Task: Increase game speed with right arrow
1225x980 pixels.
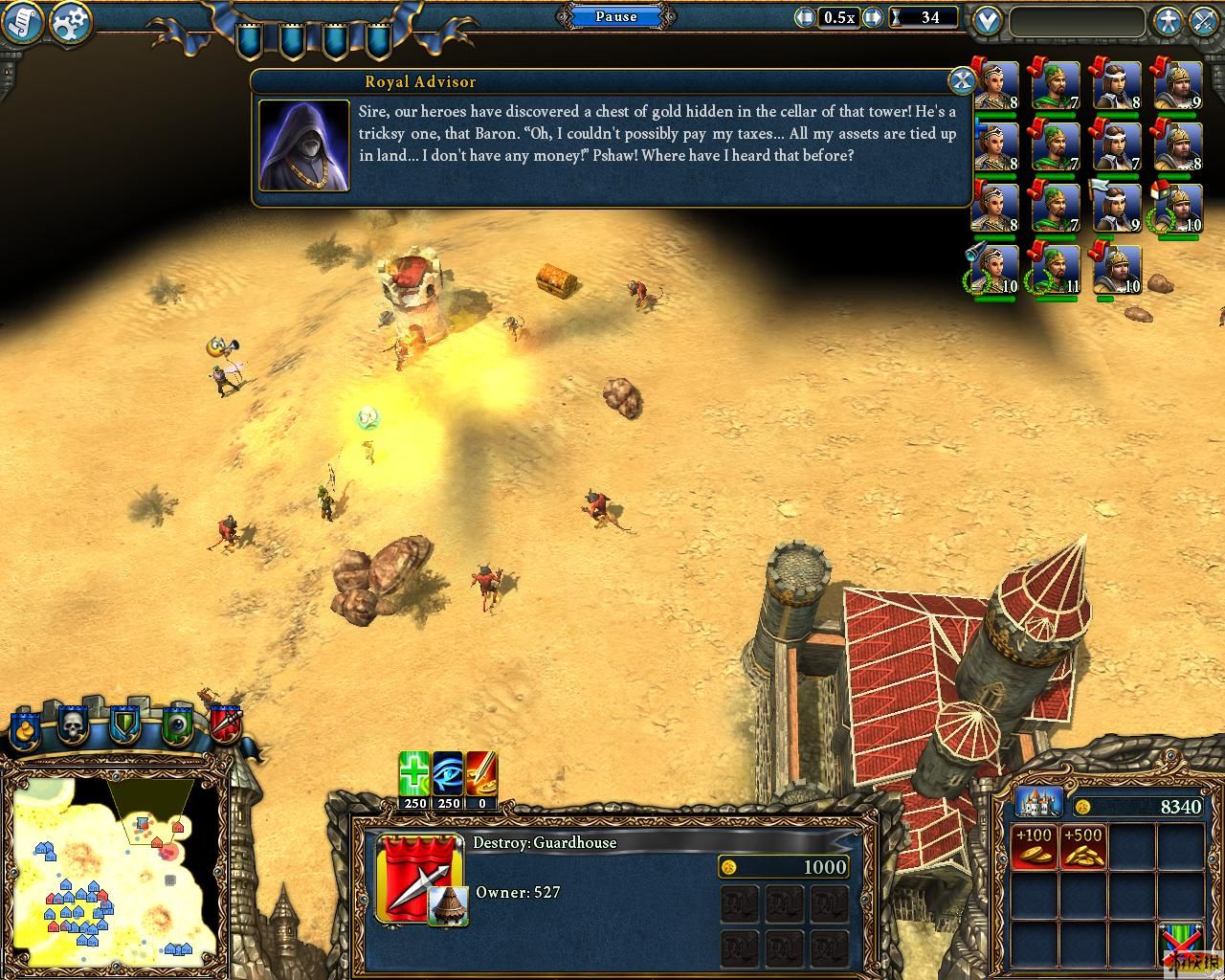Action: 873,17
